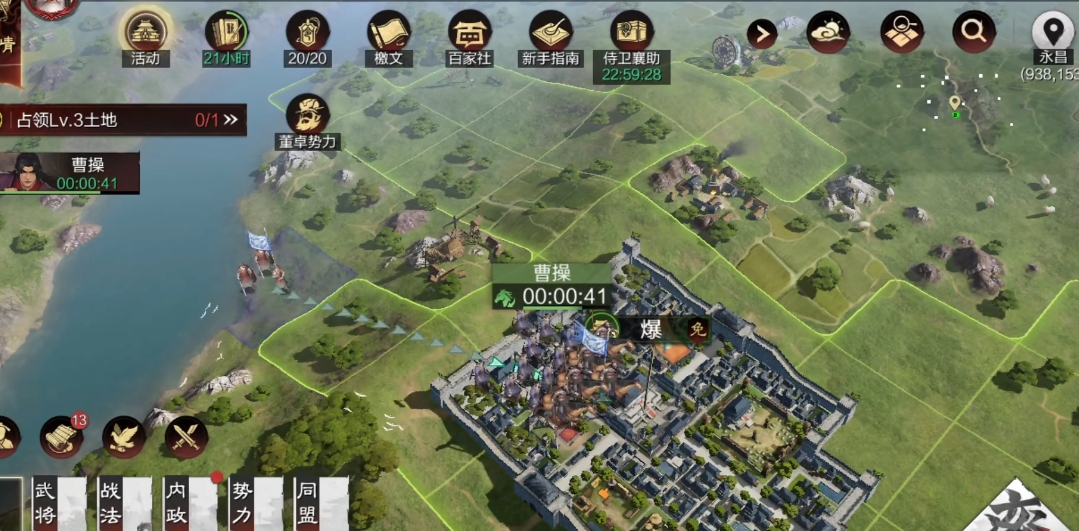
Task: Tap the 21小时 timed card icon
Action: pos(227,34)
